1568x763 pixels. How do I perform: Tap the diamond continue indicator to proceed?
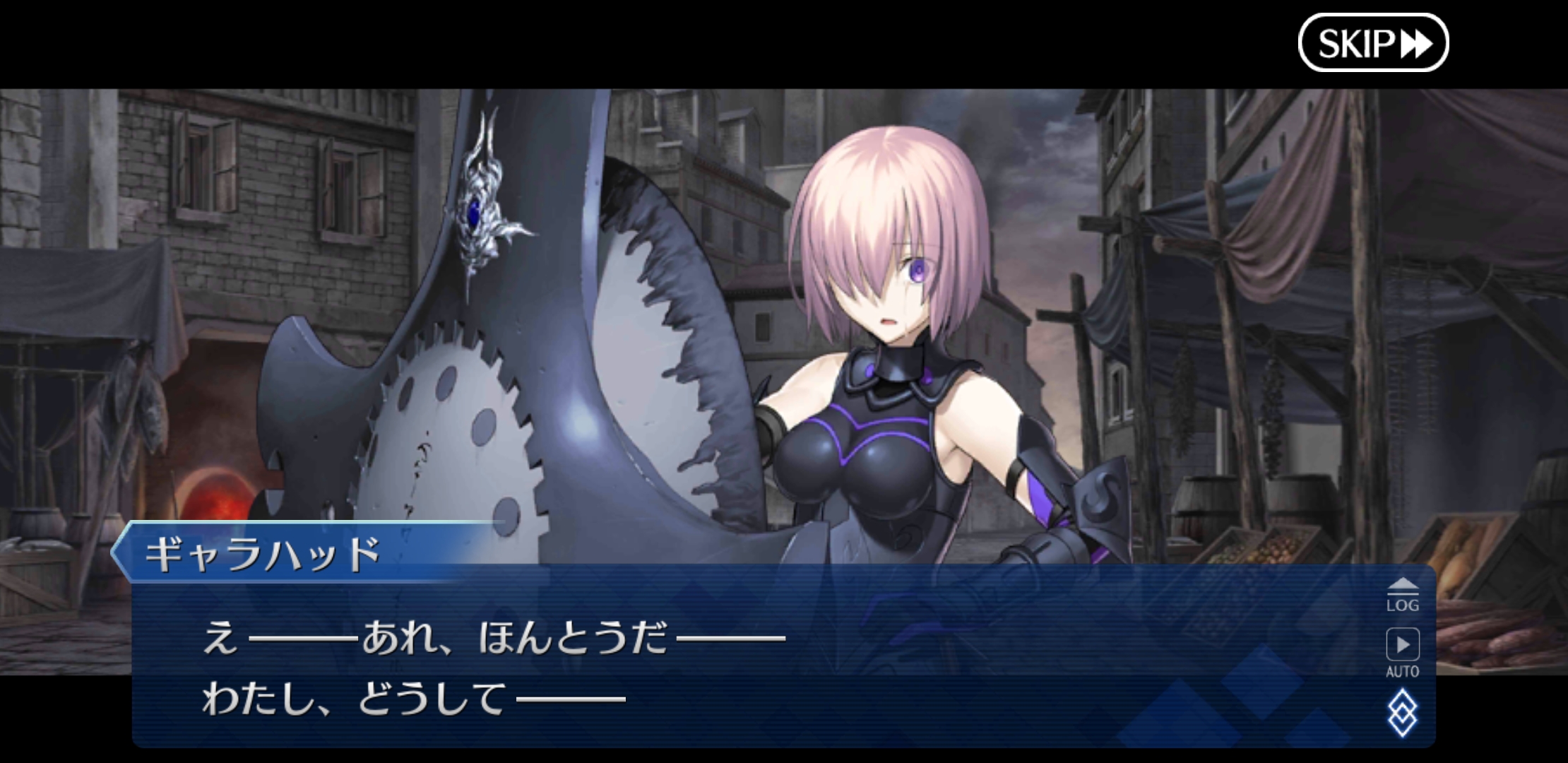pyautogui.click(x=1402, y=711)
